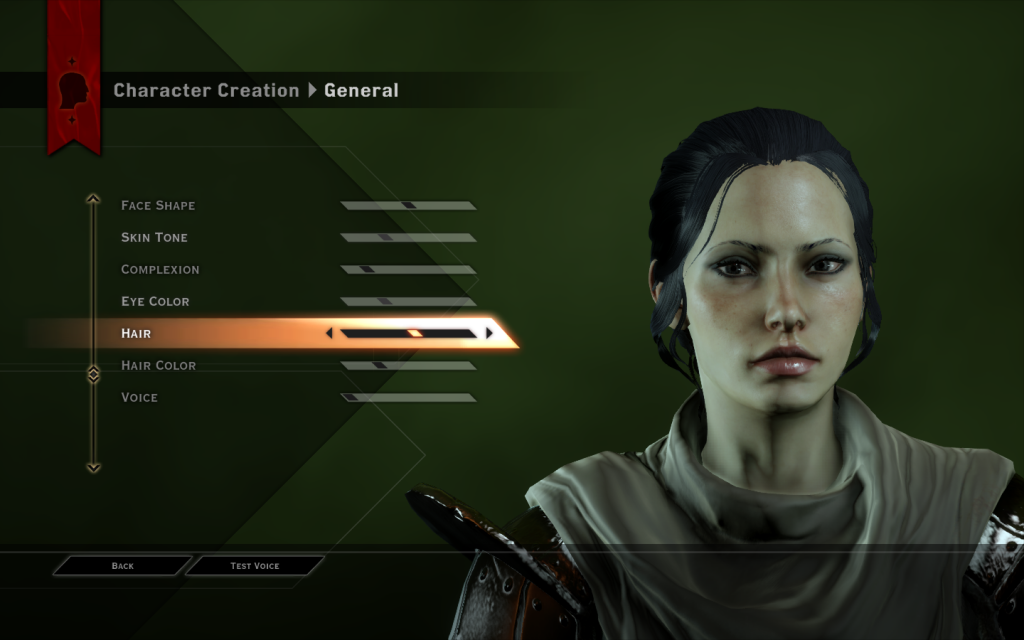Screen dimensions: 1024x640
Task: Select the Skin Tone option label
Action: pos(154,238)
